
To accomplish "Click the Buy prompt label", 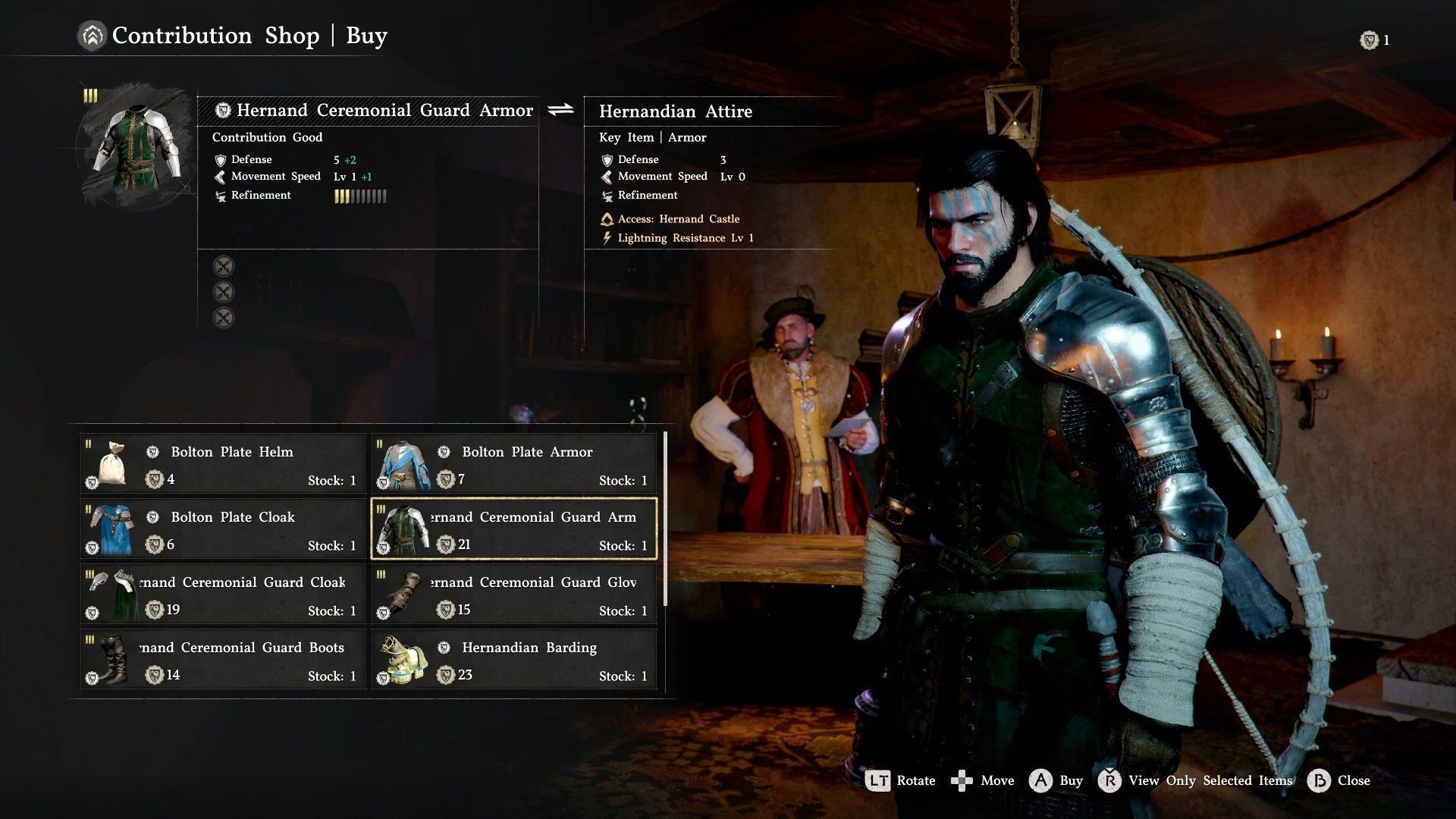I will (x=1070, y=780).
